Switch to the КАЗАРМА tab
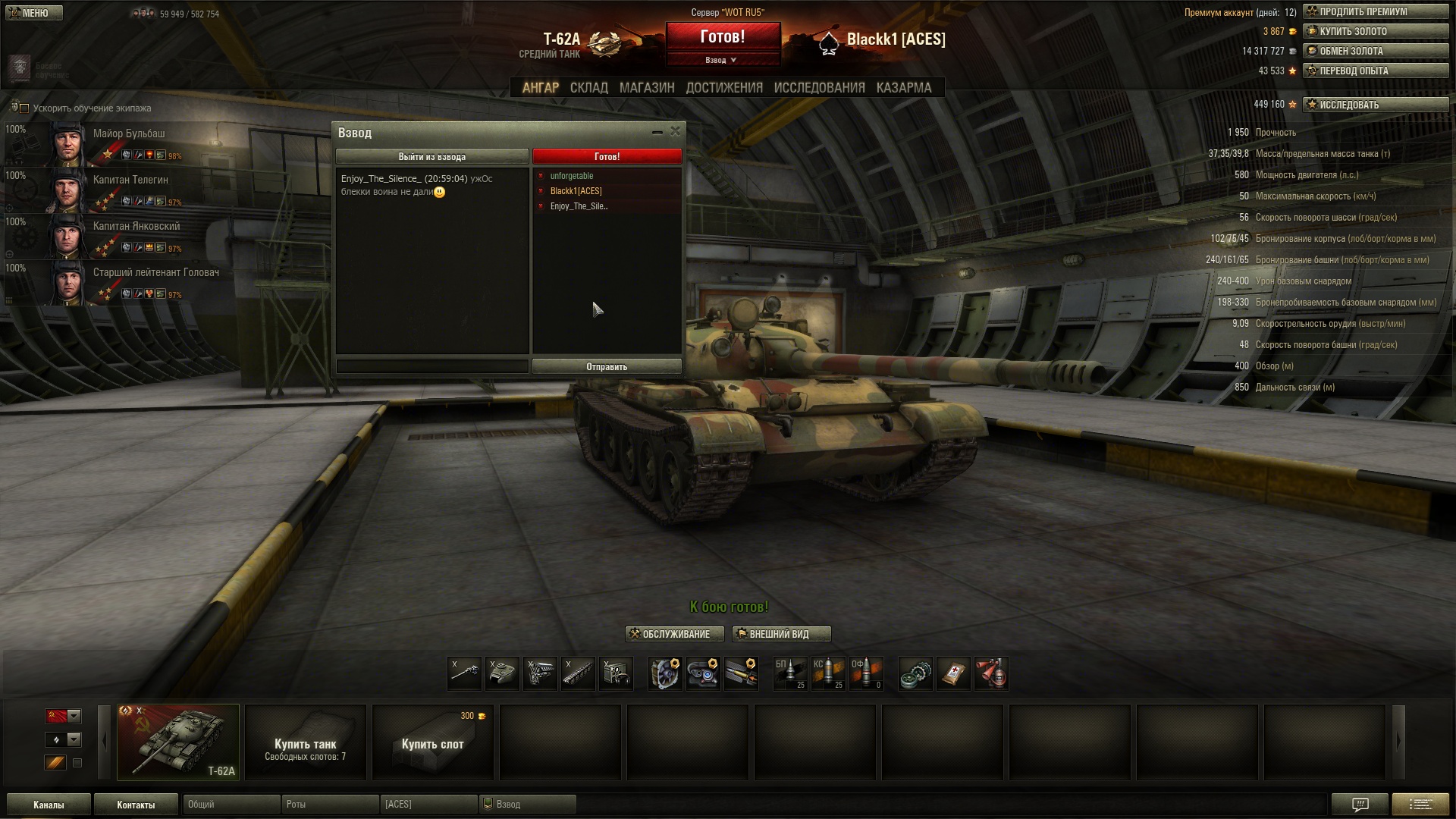Image resolution: width=1456 pixels, height=819 pixels. click(903, 88)
